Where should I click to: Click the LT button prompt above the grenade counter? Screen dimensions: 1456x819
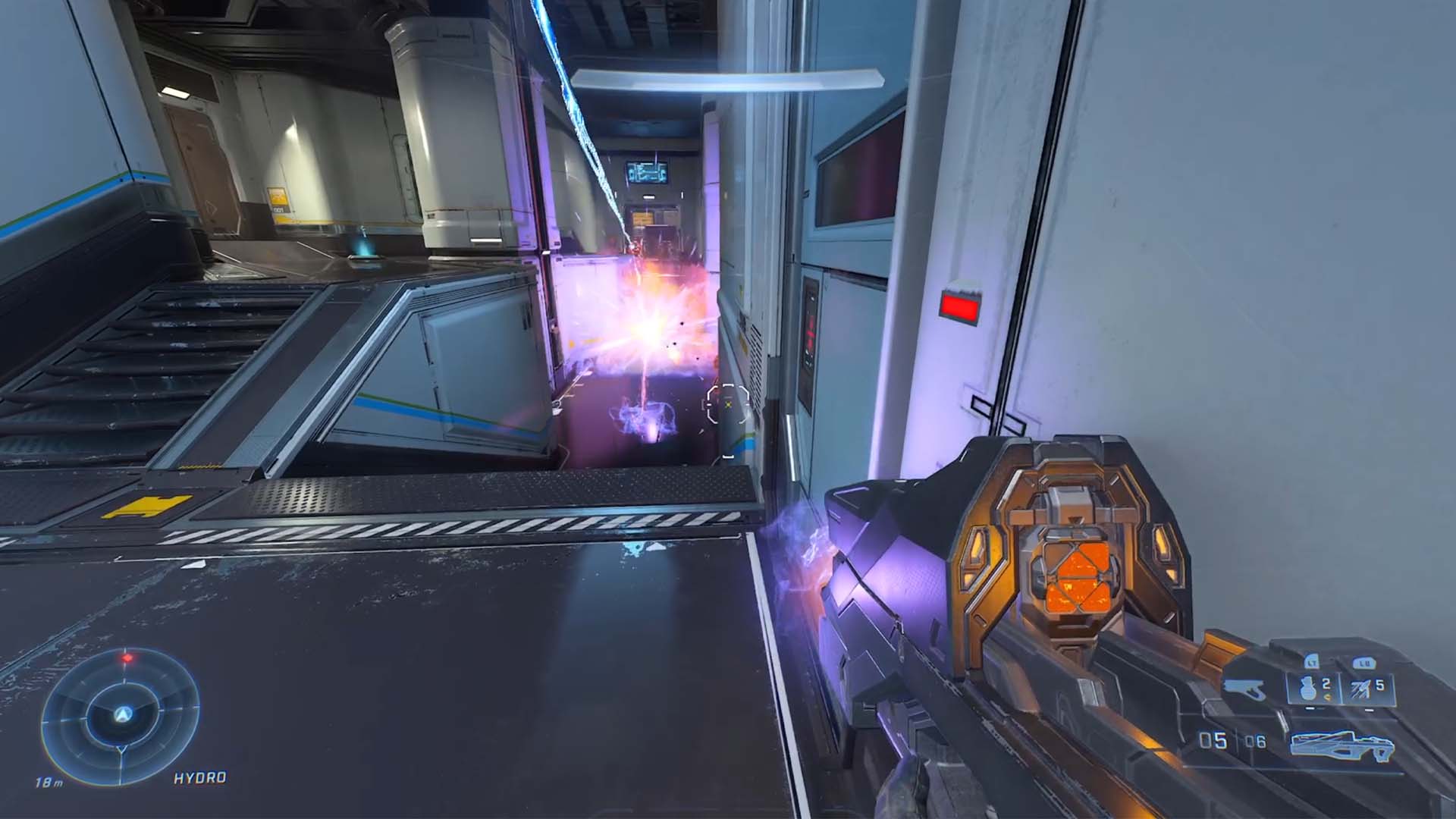pos(1310,663)
